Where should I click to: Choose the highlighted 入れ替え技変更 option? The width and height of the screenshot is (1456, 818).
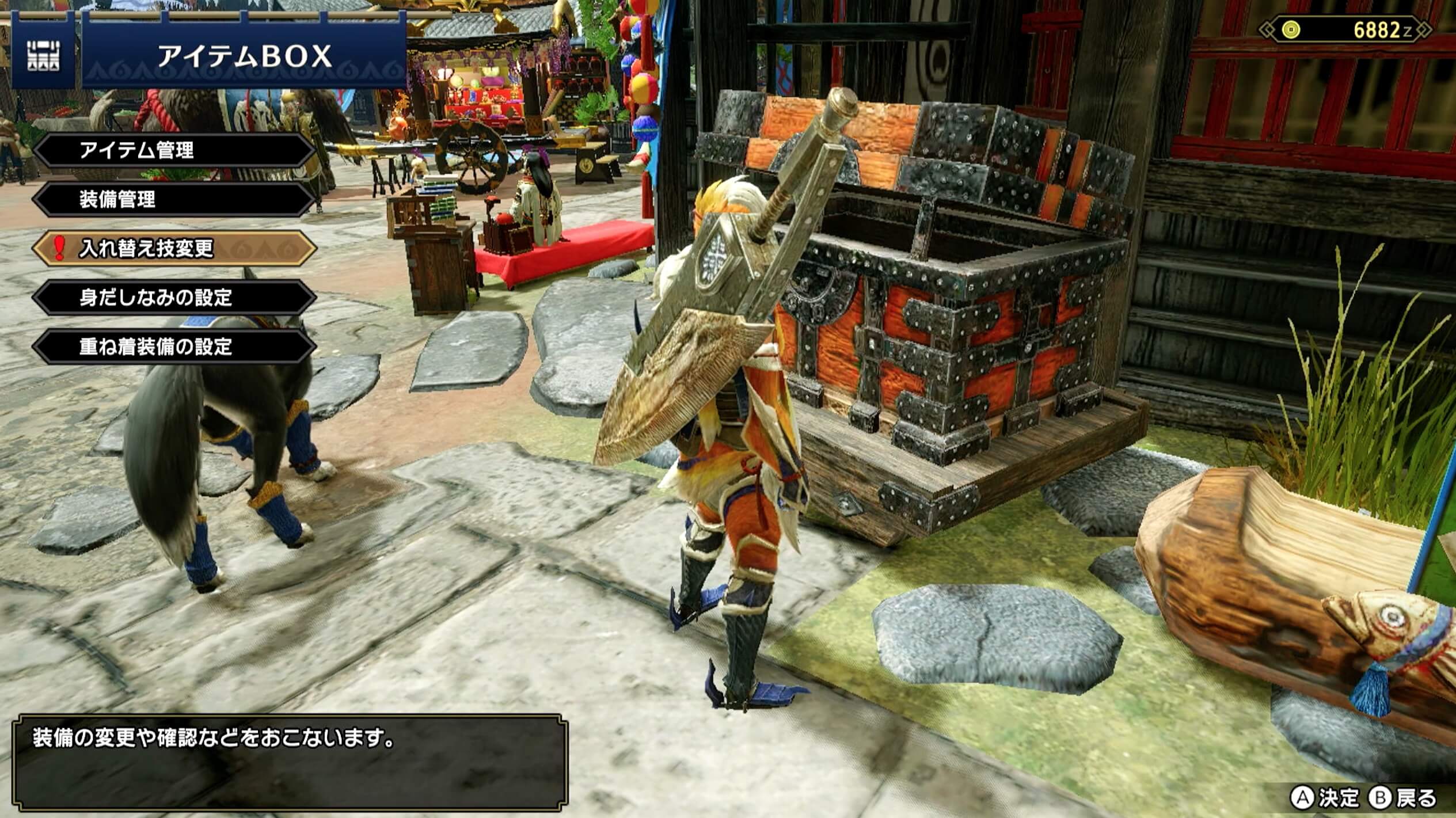click(173, 249)
